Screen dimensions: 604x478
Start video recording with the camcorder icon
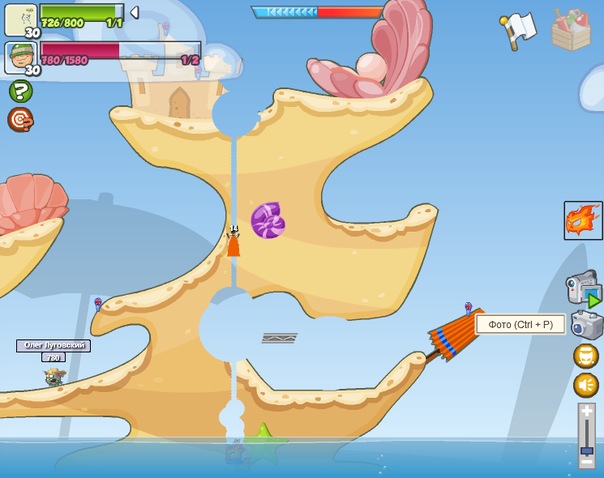pyautogui.click(x=584, y=287)
